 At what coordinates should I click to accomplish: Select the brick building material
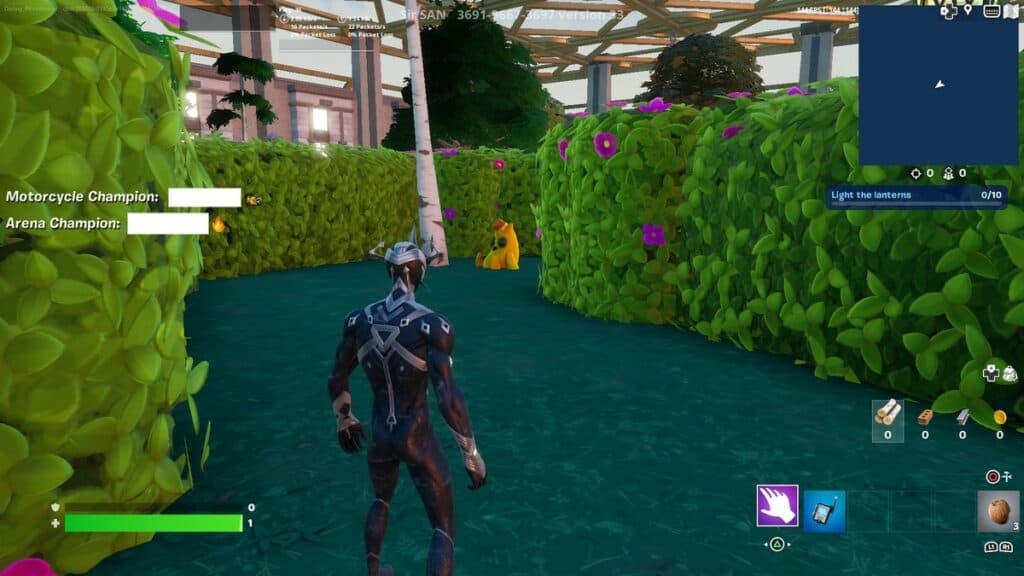tap(925, 416)
